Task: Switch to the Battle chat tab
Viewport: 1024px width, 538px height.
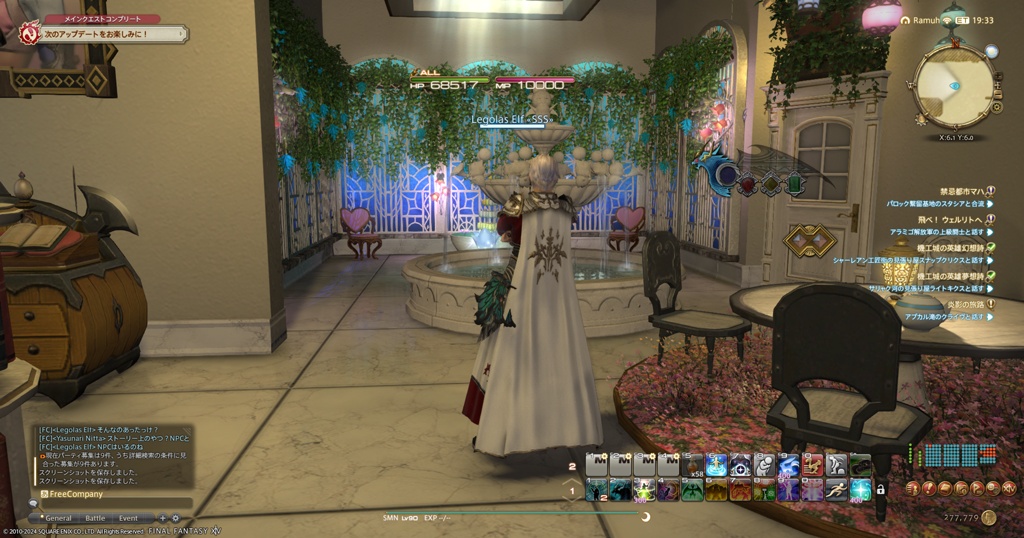Action: (x=95, y=518)
